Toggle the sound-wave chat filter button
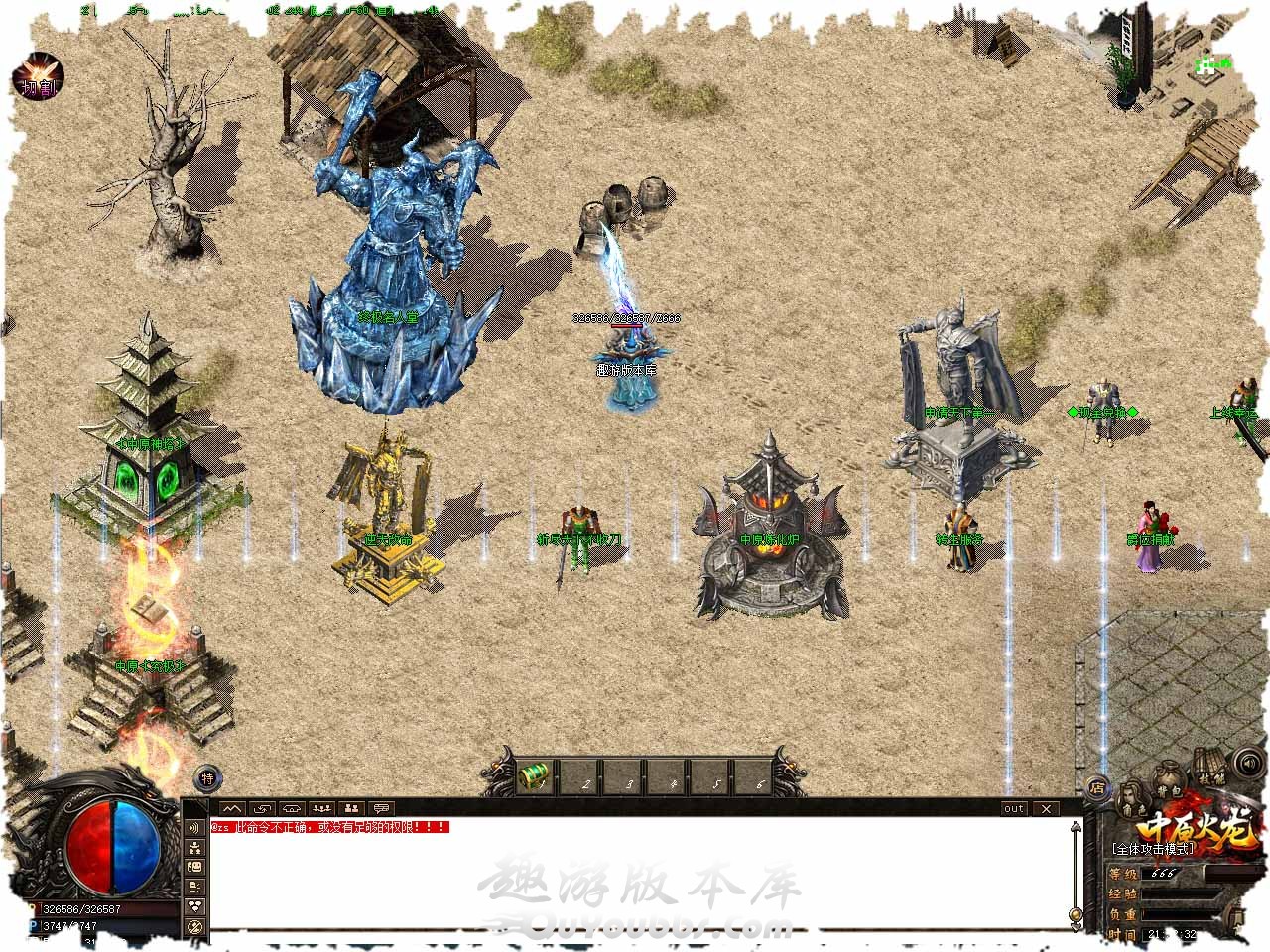The width and height of the screenshot is (1270, 952). tap(195, 828)
